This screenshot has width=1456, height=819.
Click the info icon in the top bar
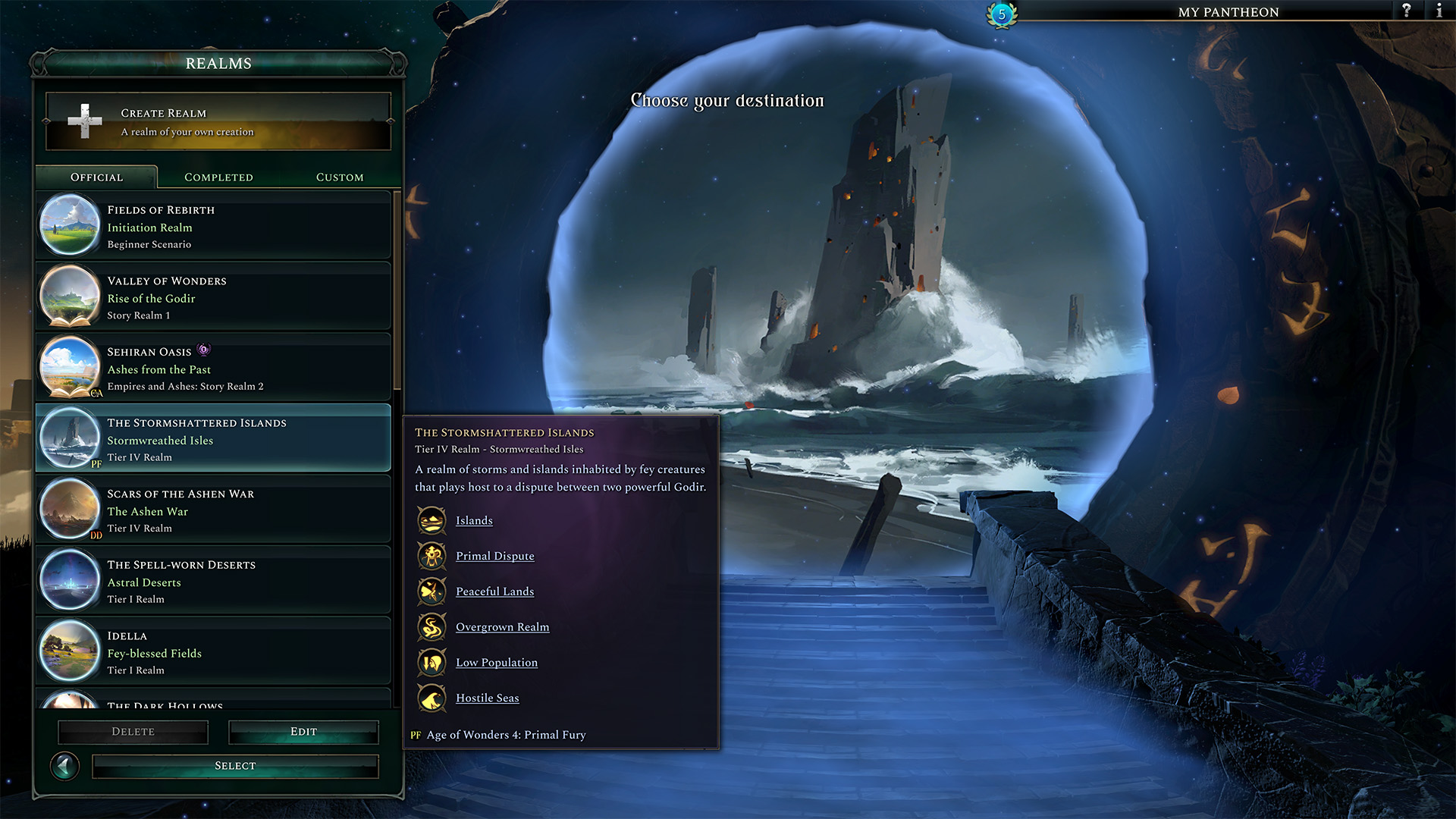click(x=1439, y=11)
